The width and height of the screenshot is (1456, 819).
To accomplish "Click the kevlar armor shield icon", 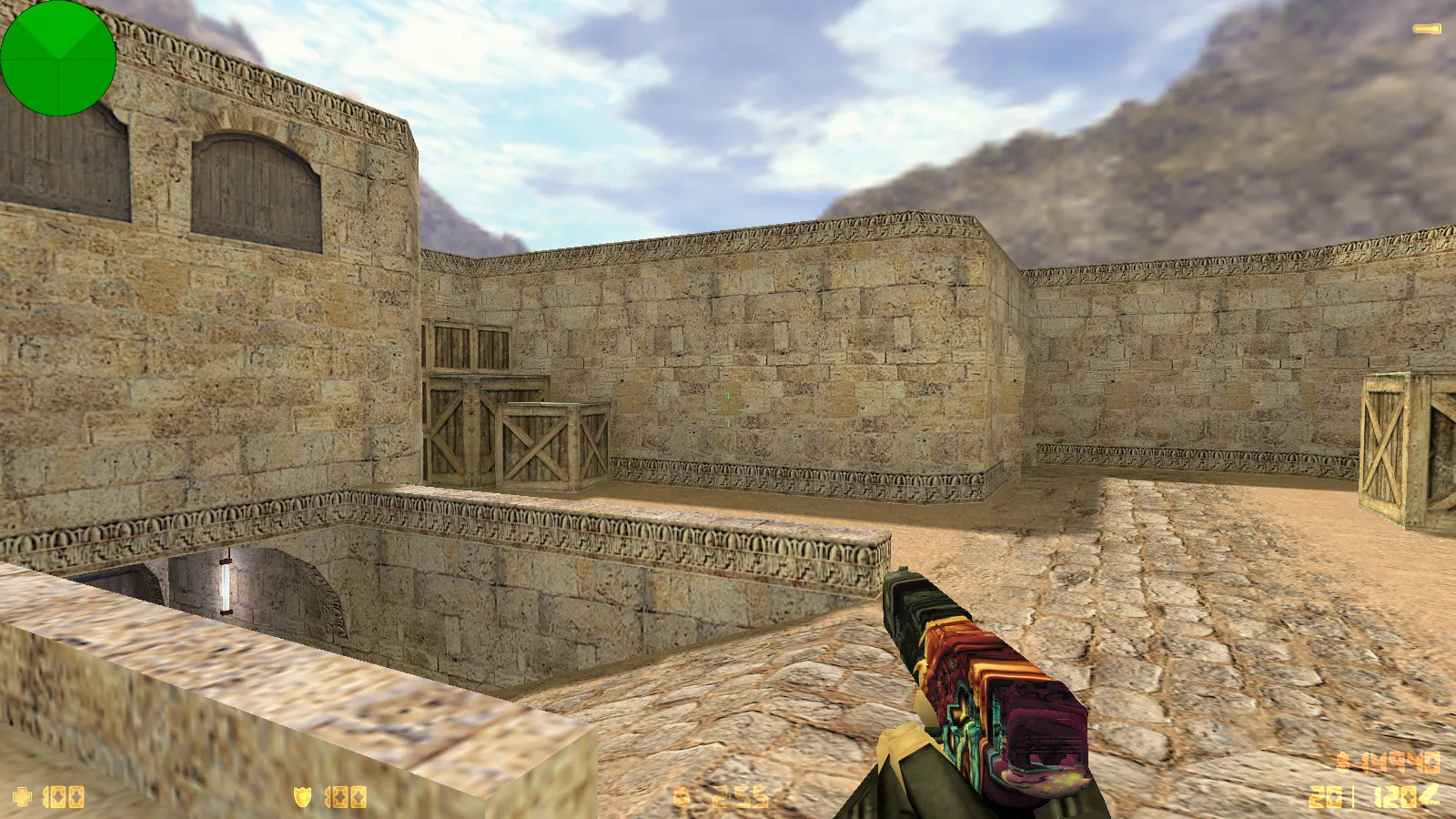I will pos(302,797).
